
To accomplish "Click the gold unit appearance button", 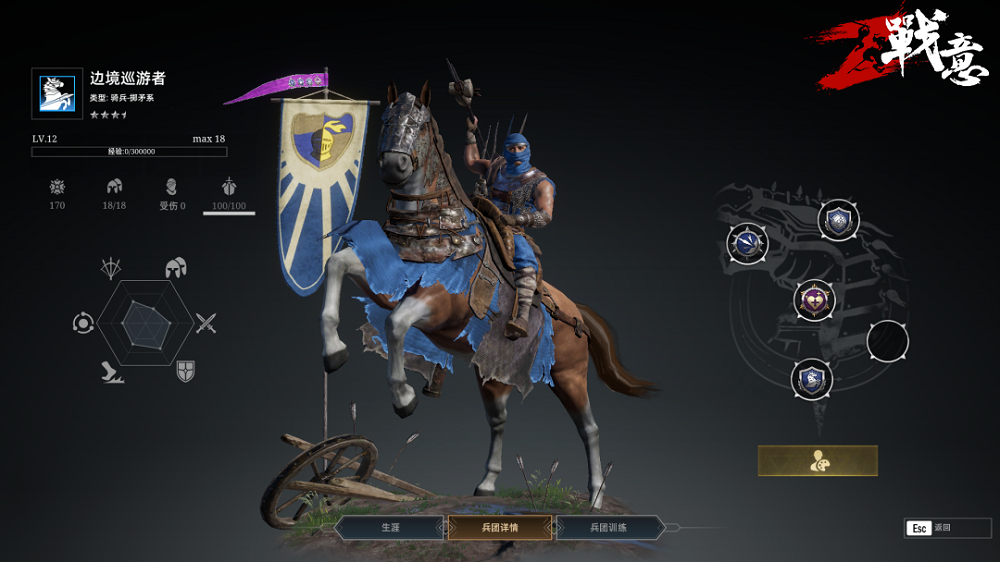I will [x=817, y=461].
